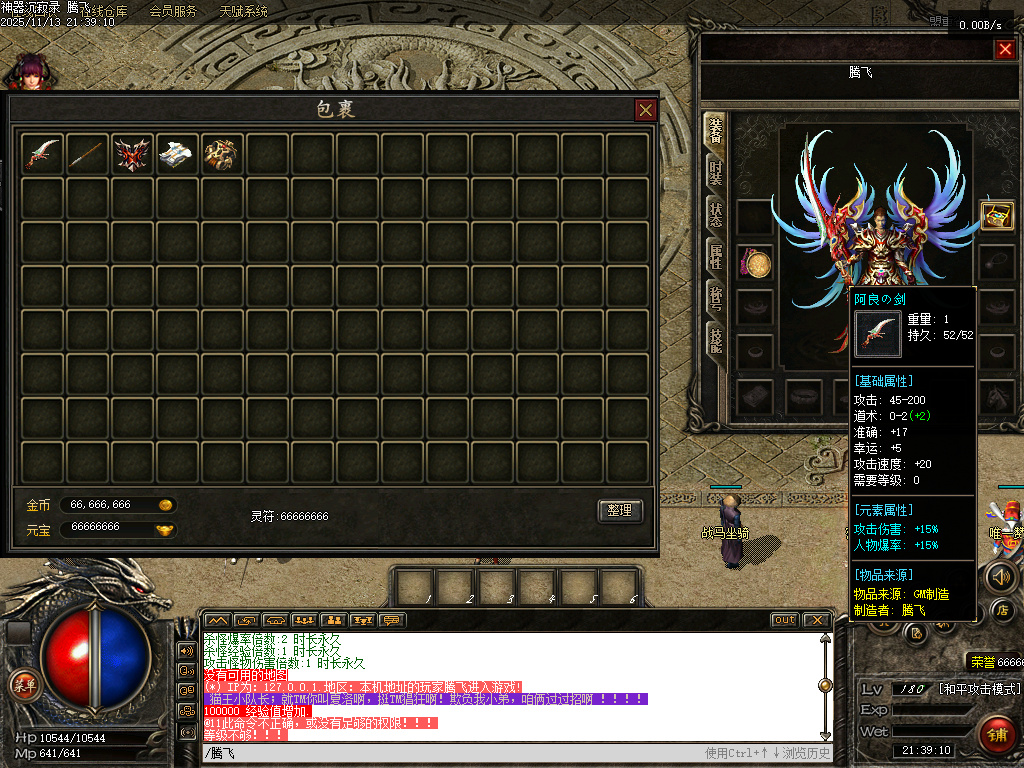The image size is (1024, 768).
Task: Show the 属性 attributes tab
Action: point(716,257)
